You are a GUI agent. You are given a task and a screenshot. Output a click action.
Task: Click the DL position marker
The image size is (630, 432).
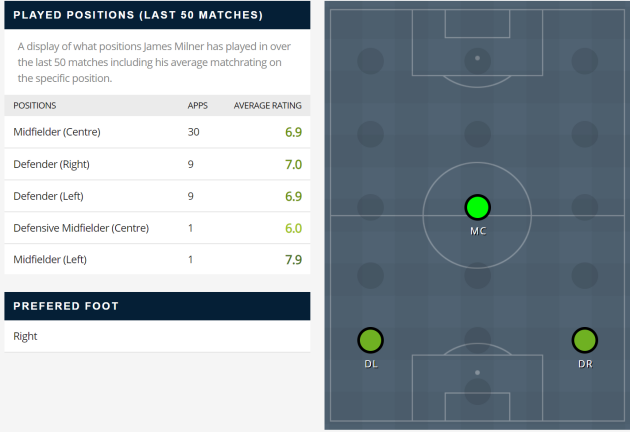(370, 340)
